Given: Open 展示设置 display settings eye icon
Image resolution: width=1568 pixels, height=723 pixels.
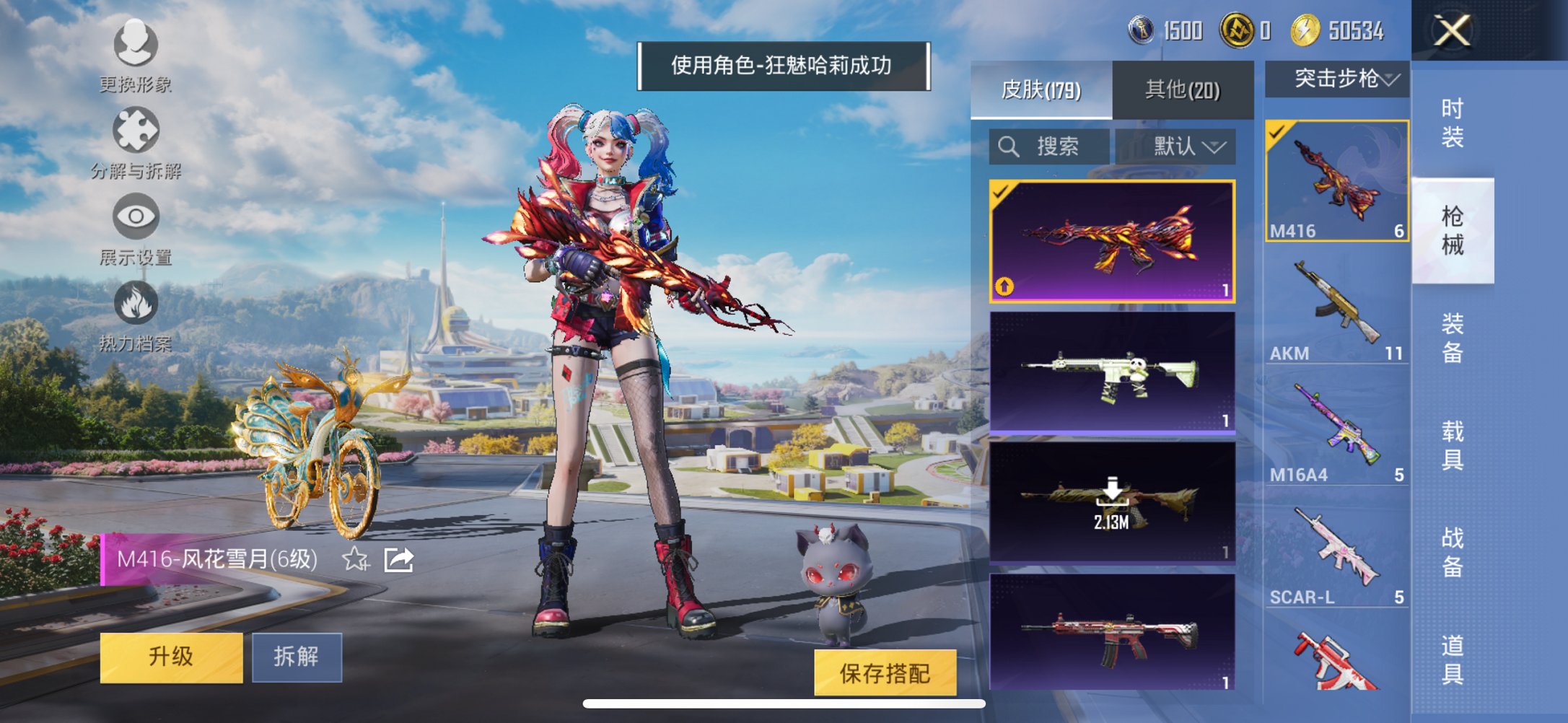Looking at the screenshot, I should [x=137, y=214].
